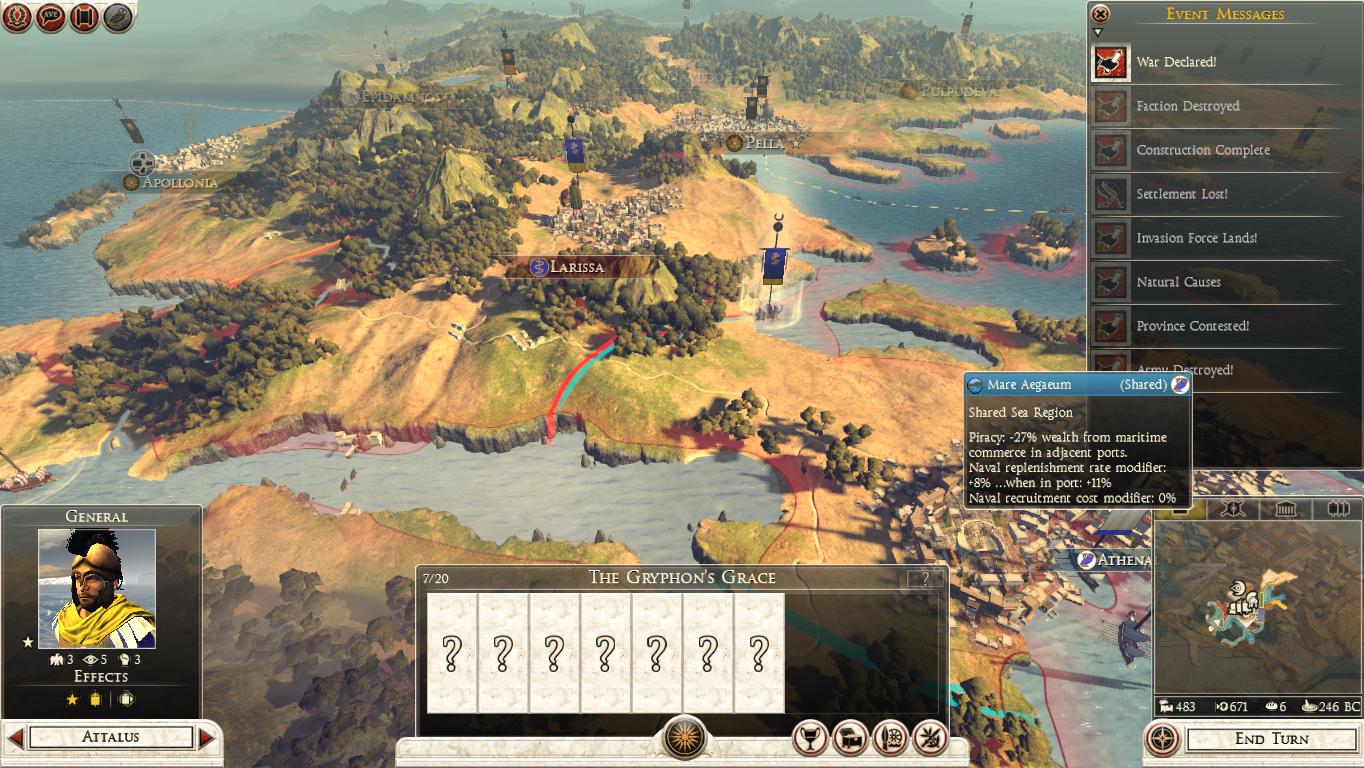1364x768 pixels.
Task: Read the Settlement Lost! message
Action: point(1181,194)
